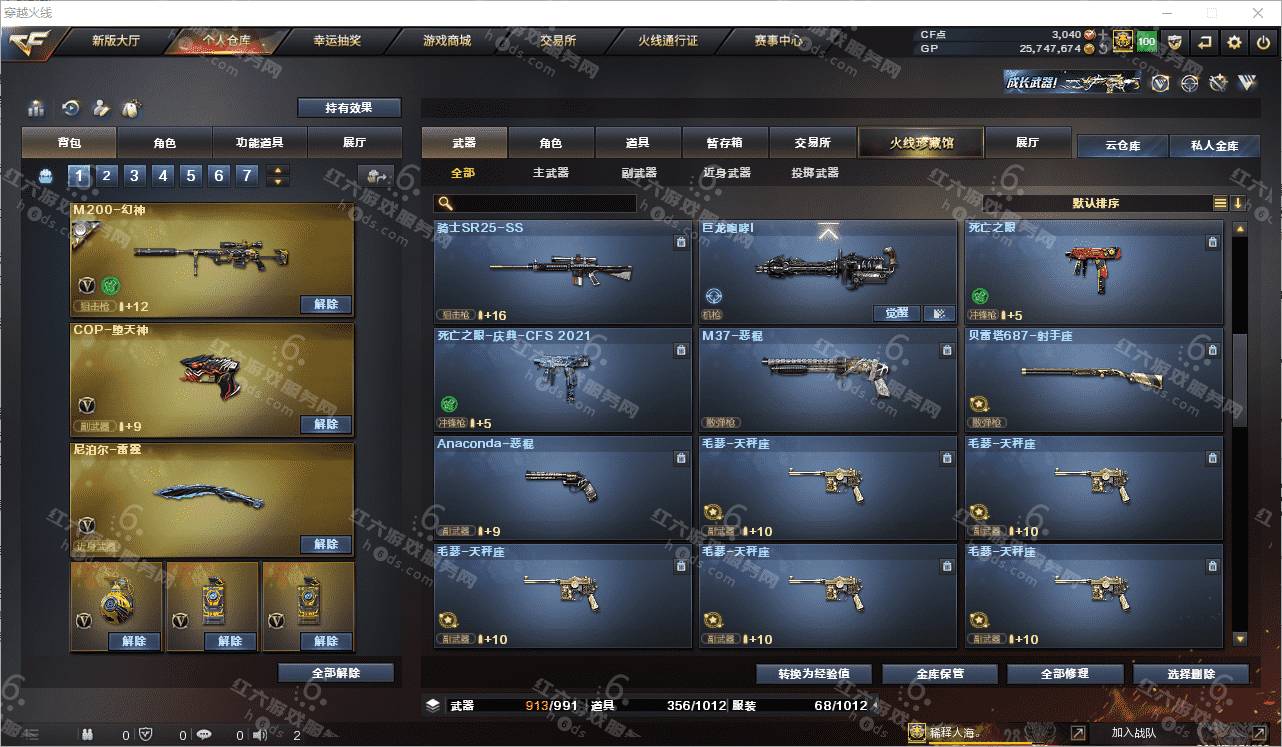Choose the M37-恶棍 shotgun item
This screenshot has width=1282, height=747.
827,378
